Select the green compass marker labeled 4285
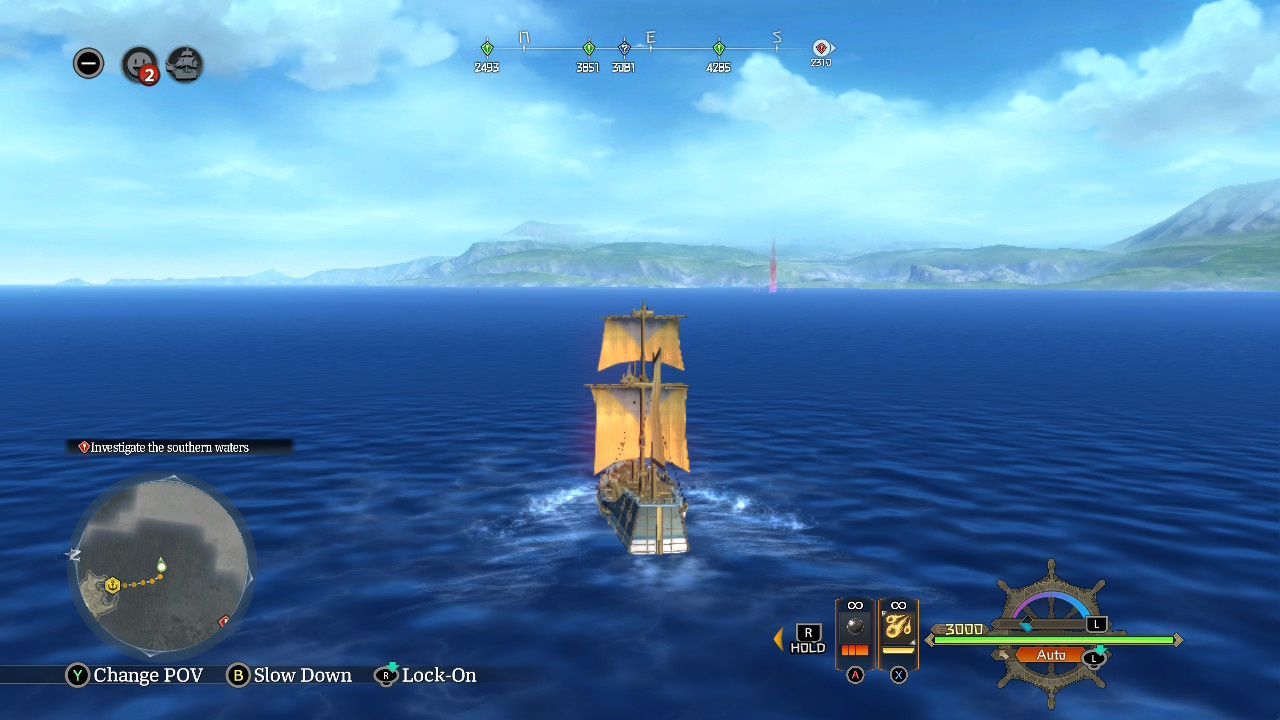1280x720 pixels. coord(719,47)
